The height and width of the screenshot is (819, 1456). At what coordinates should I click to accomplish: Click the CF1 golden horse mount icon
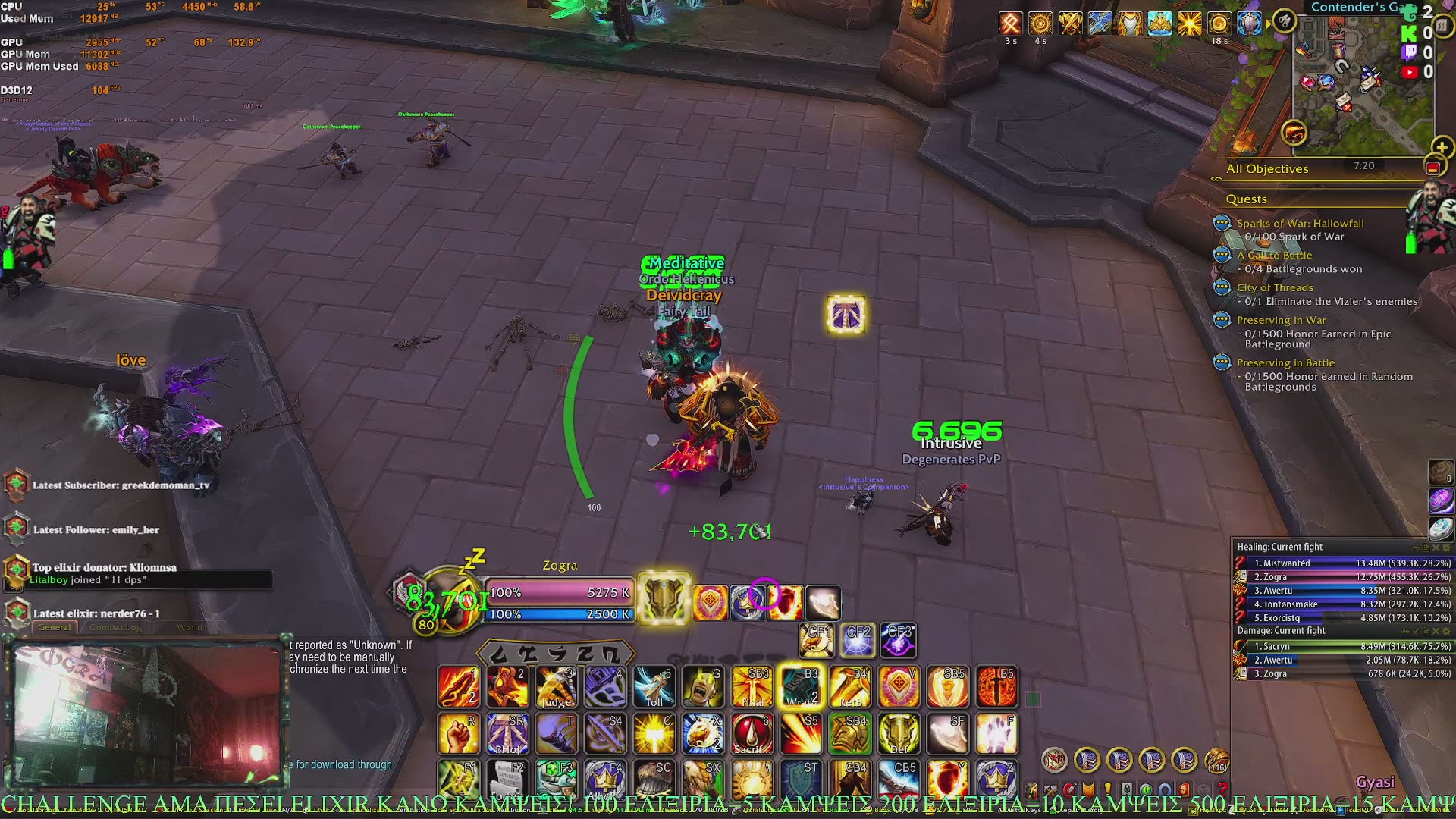(817, 641)
